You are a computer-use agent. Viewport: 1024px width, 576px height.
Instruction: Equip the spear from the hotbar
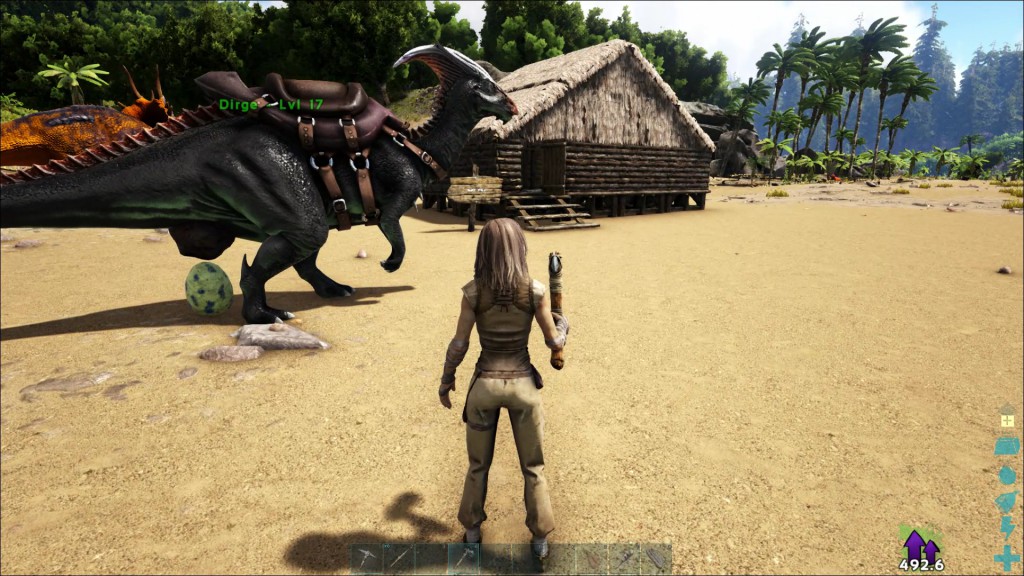(x=399, y=558)
